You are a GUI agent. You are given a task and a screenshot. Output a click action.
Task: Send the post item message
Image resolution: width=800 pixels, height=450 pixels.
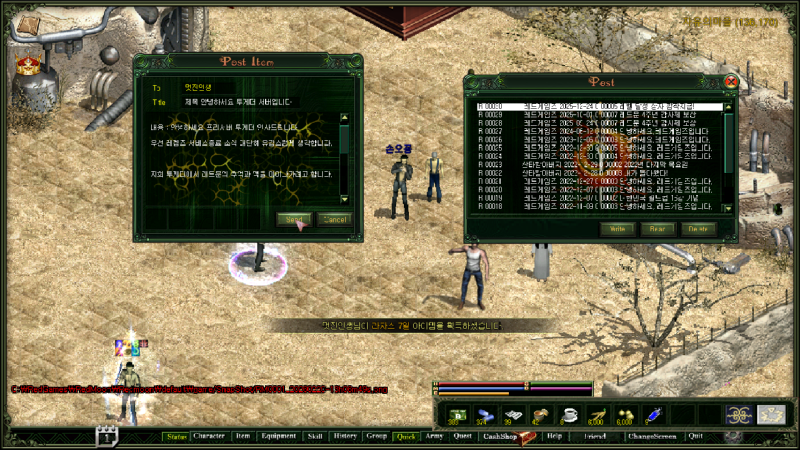point(294,219)
